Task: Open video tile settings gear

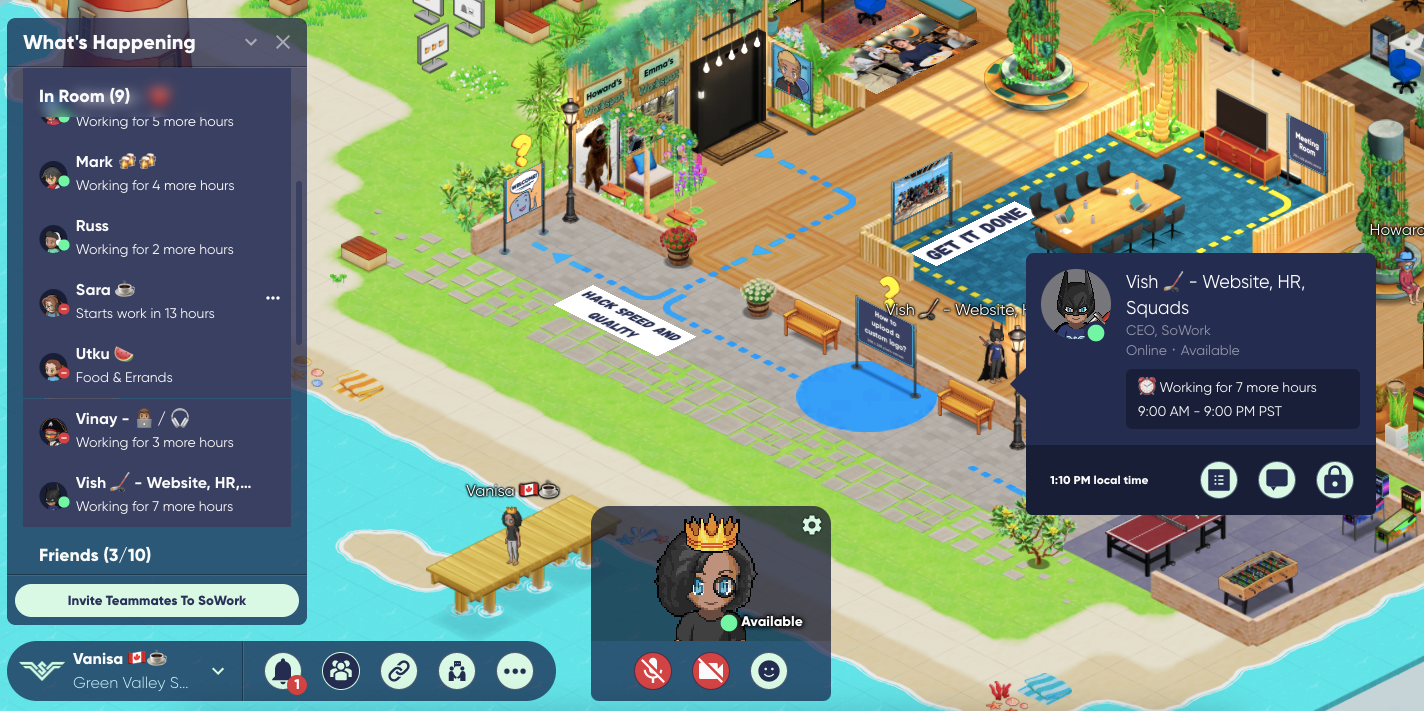Action: click(812, 525)
